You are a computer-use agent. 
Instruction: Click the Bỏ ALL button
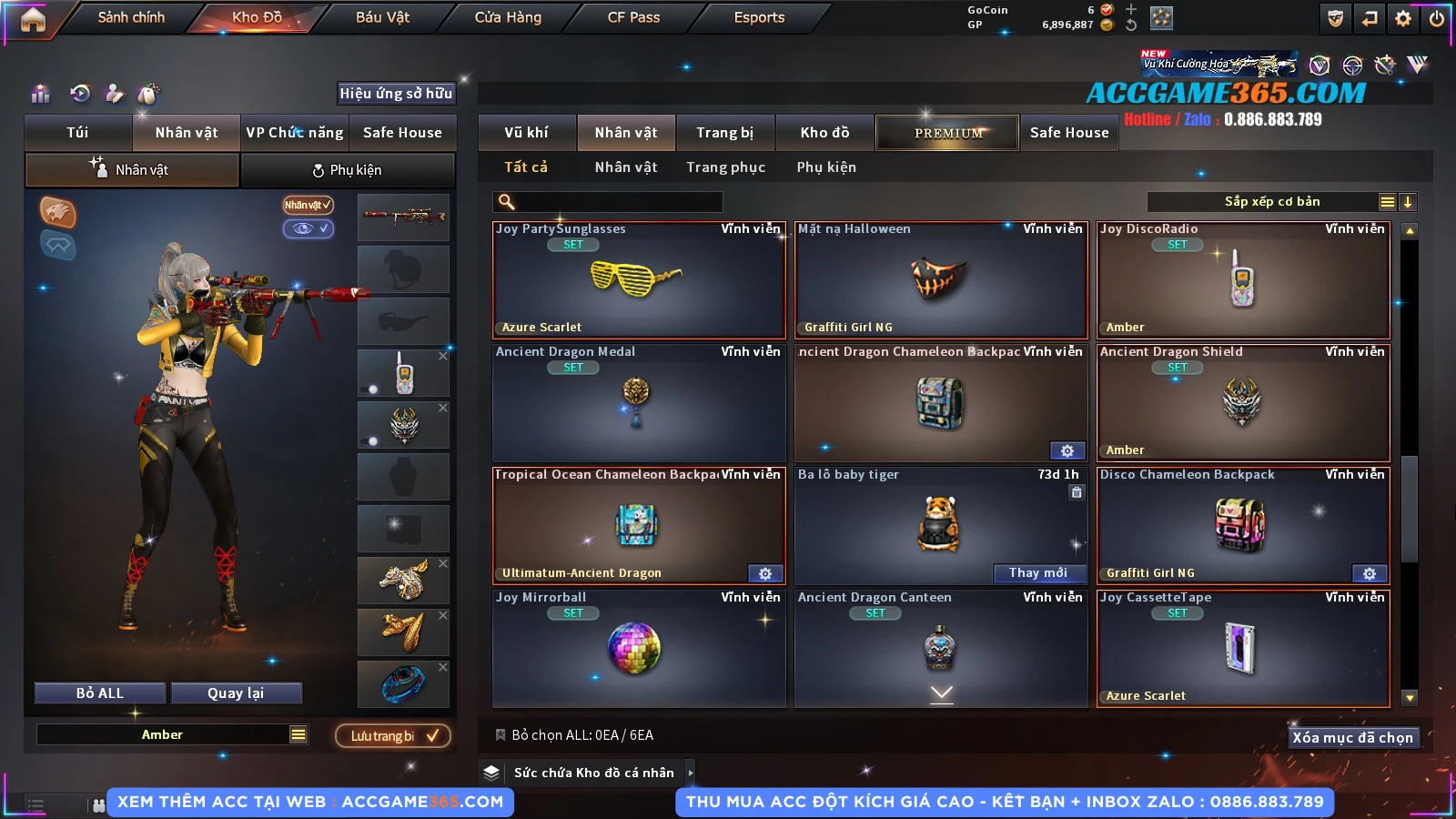tap(100, 693)
